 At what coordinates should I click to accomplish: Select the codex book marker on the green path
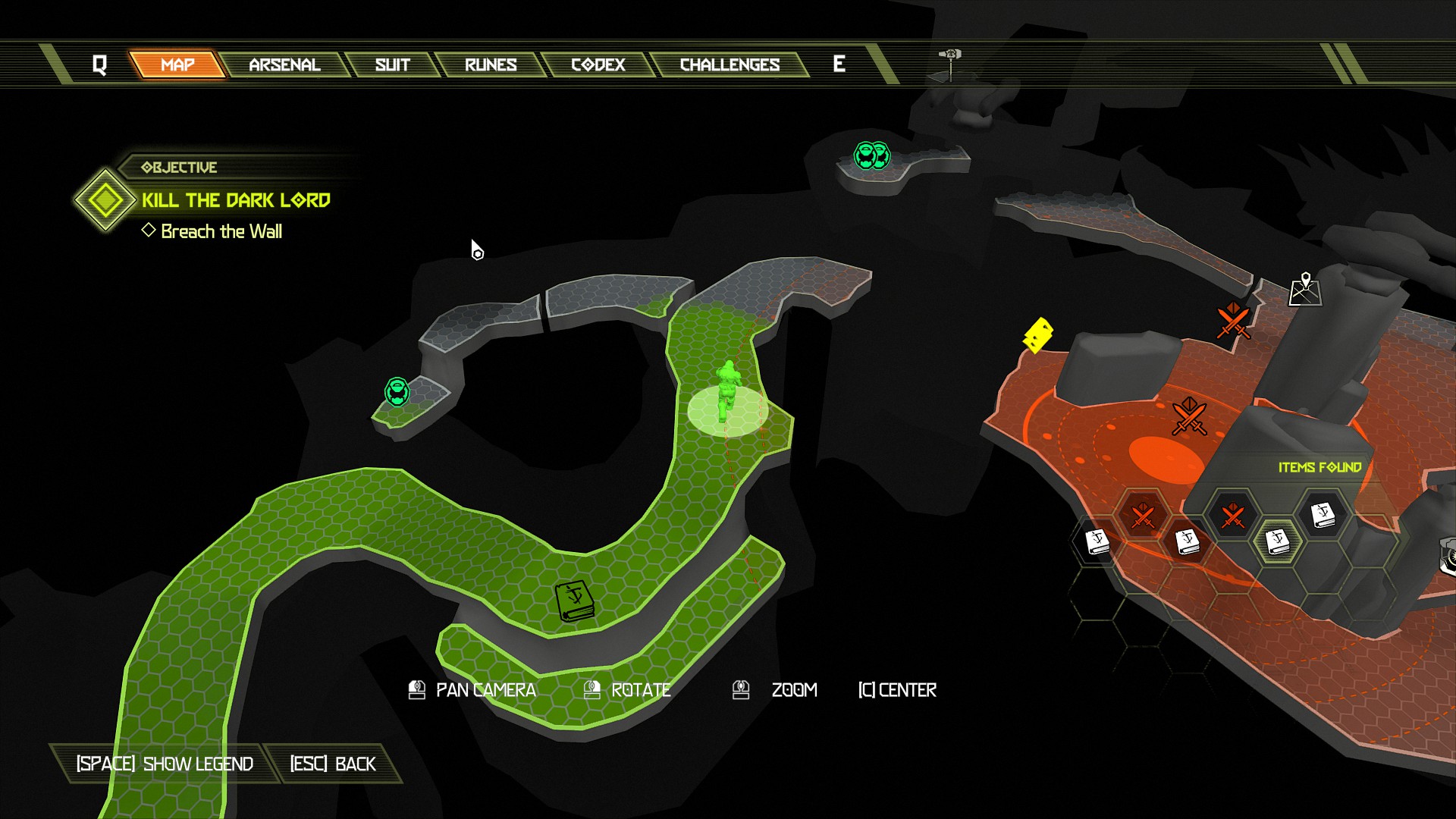click(574, 601)
